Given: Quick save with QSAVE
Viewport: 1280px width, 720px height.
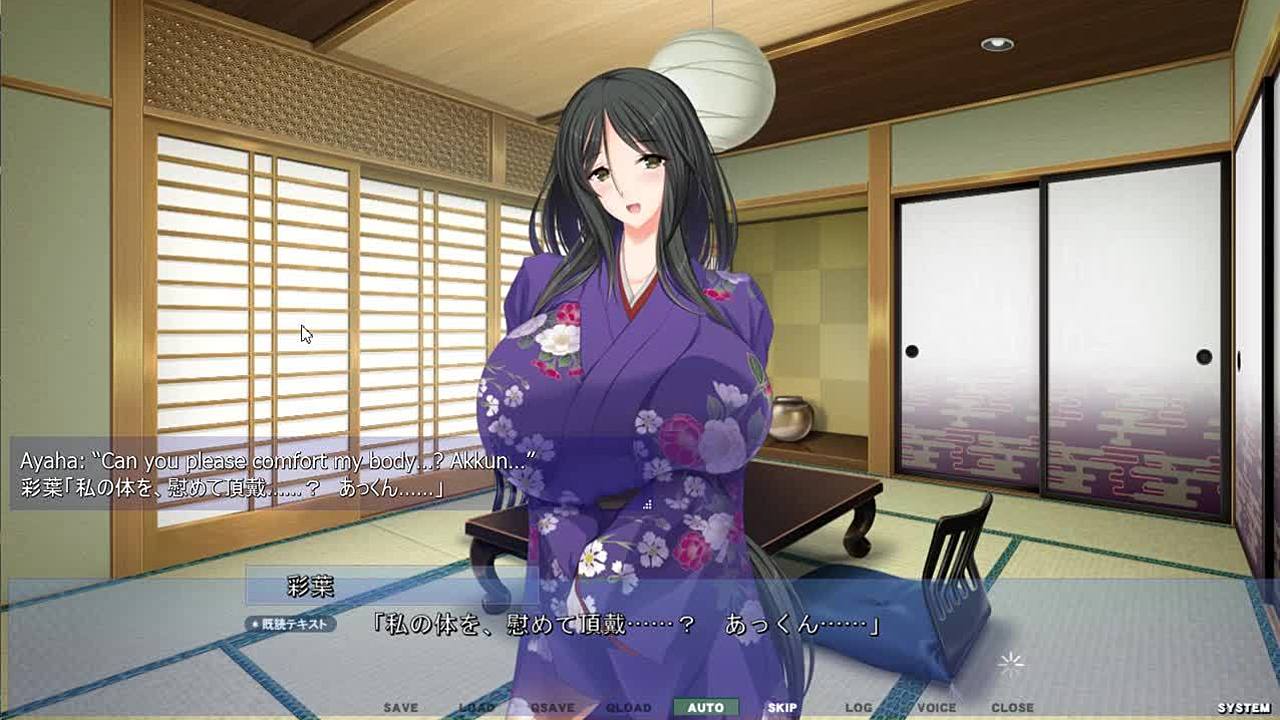Looking at the screenshot, I should pos(553,708).
